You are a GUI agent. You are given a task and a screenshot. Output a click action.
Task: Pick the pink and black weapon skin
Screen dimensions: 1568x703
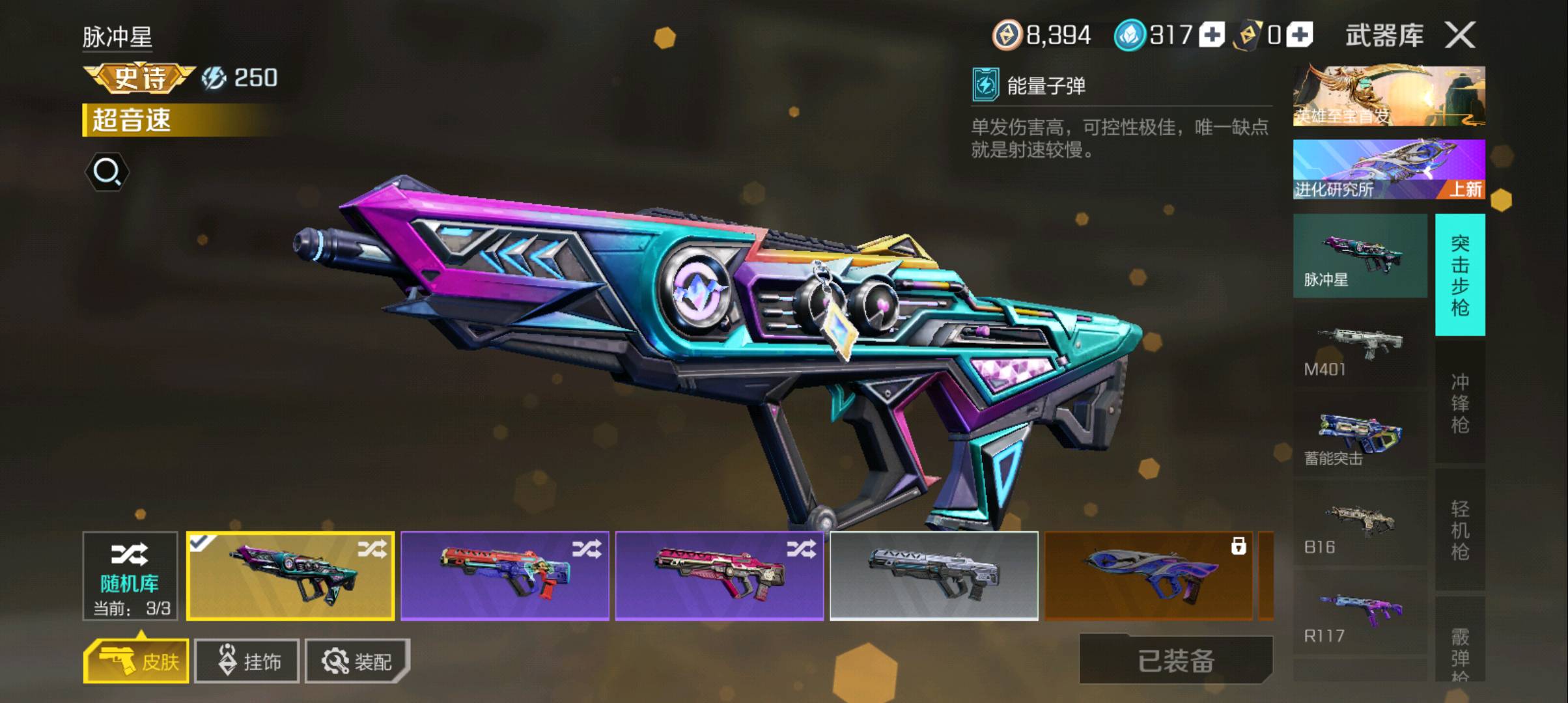720,576
